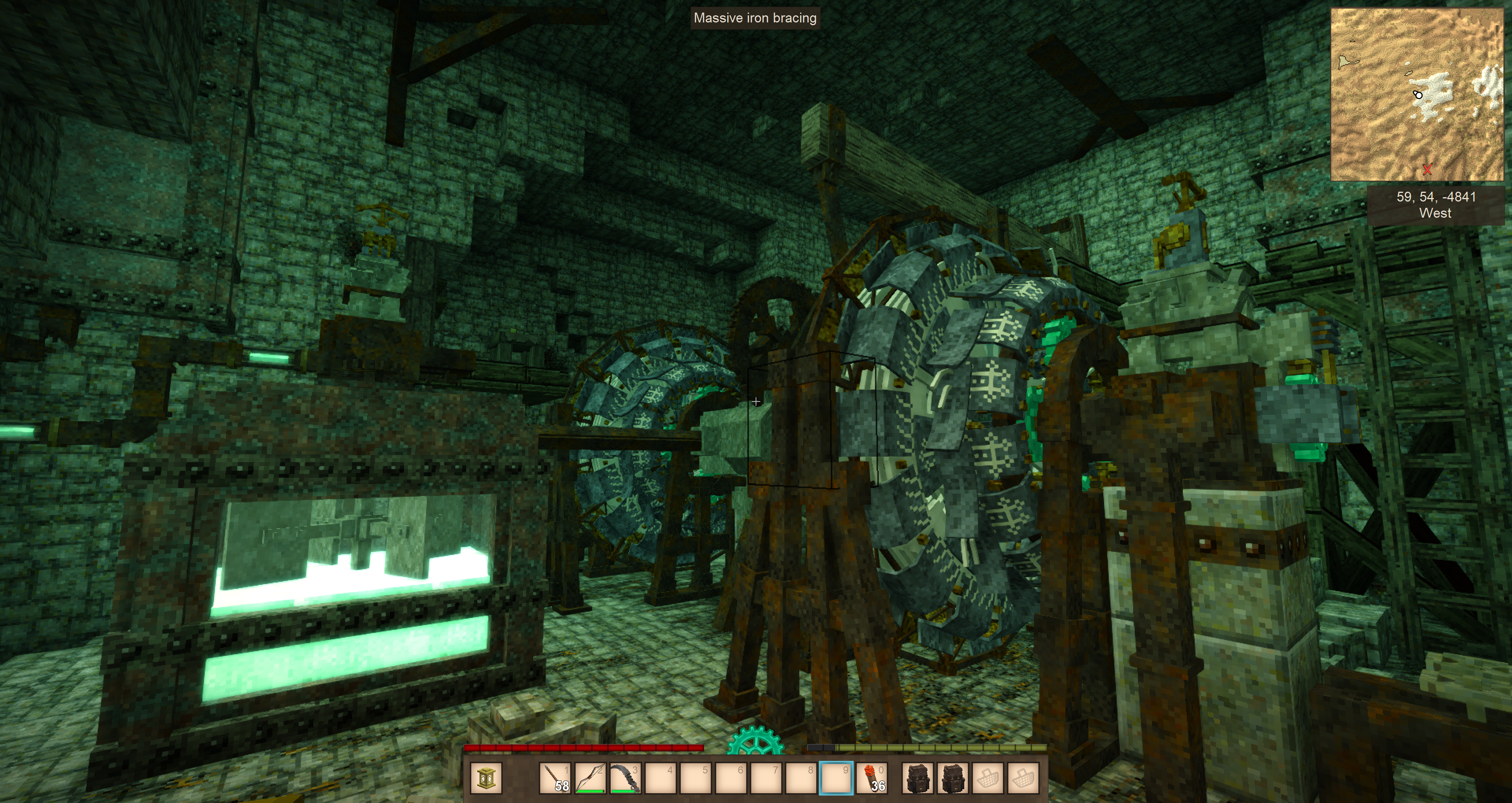Select the lantern offhand slot
The image size is (1512, 803).
coord(486,778)
